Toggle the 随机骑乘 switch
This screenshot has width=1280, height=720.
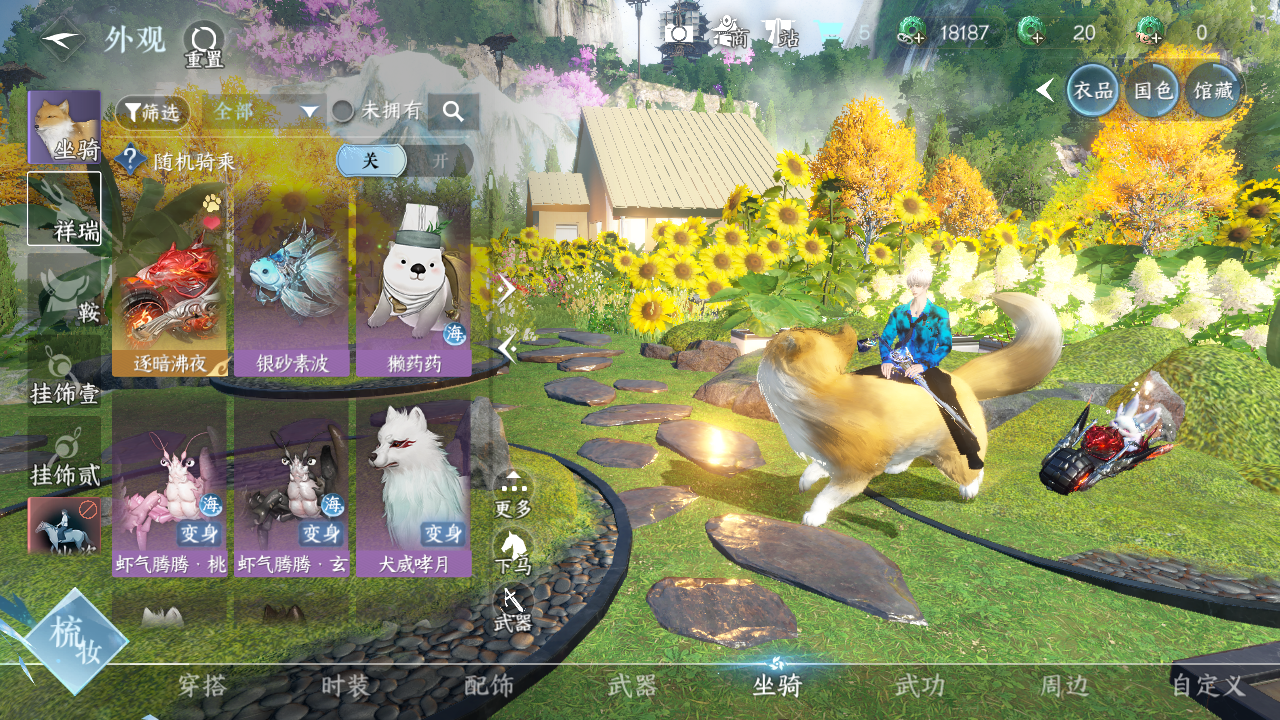(x=404, y=160)
